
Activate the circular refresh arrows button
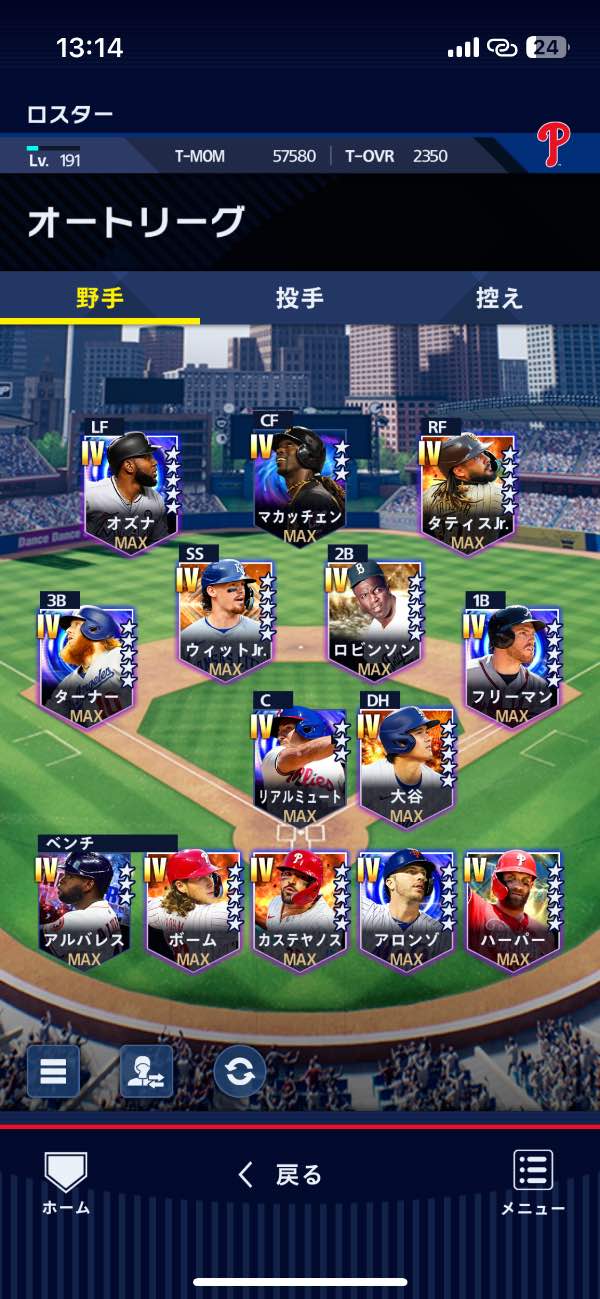coord(240,1071)
